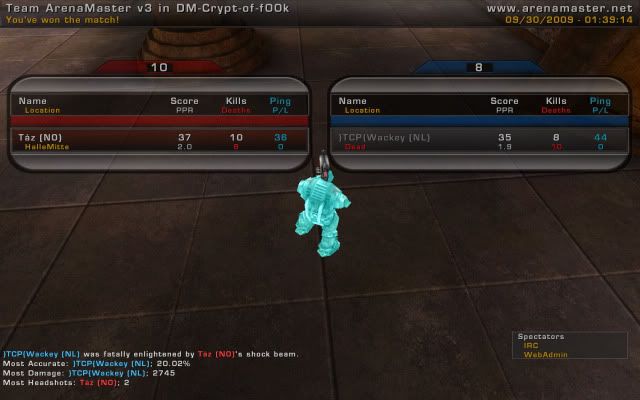This screenshot has width=640, height=400.
Task: Select Taz (NO) player row on red scoreboard
Action: (x=158, y=141)
